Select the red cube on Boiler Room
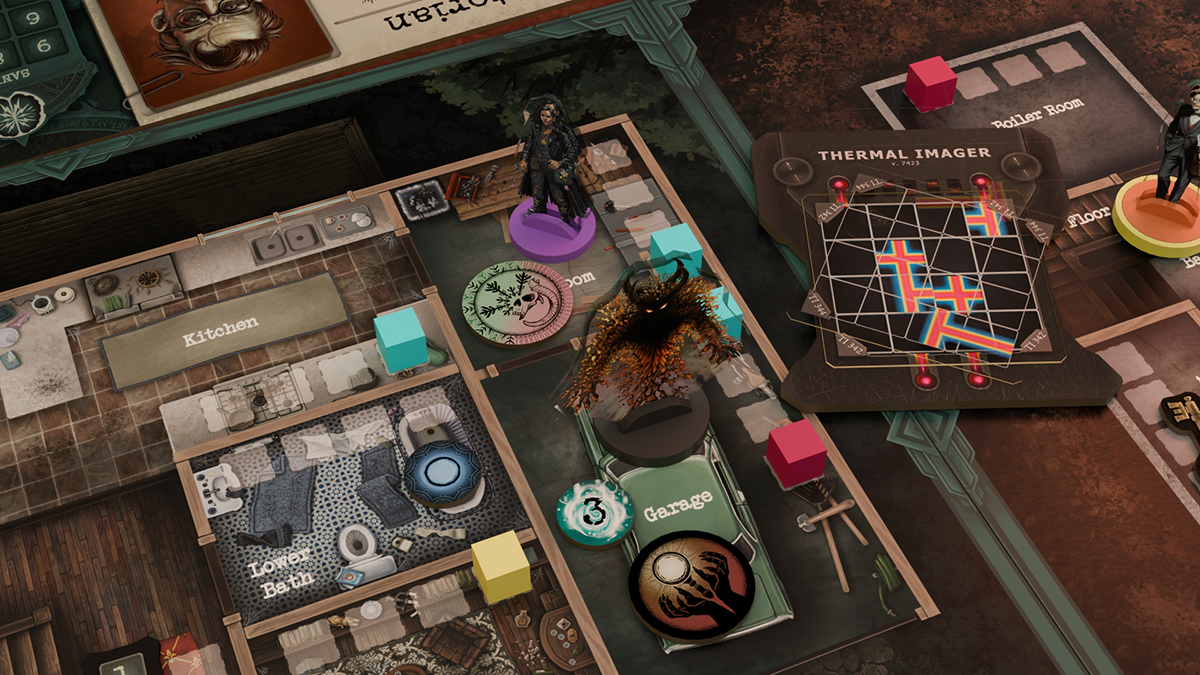 tap(931, 83)
